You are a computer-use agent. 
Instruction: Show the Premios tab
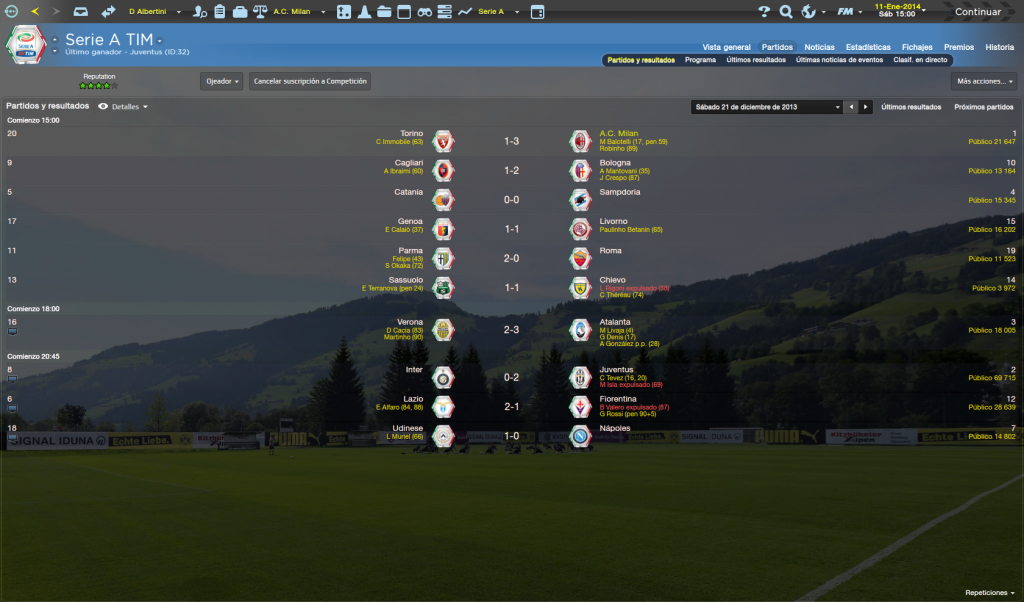coord(958,47)
